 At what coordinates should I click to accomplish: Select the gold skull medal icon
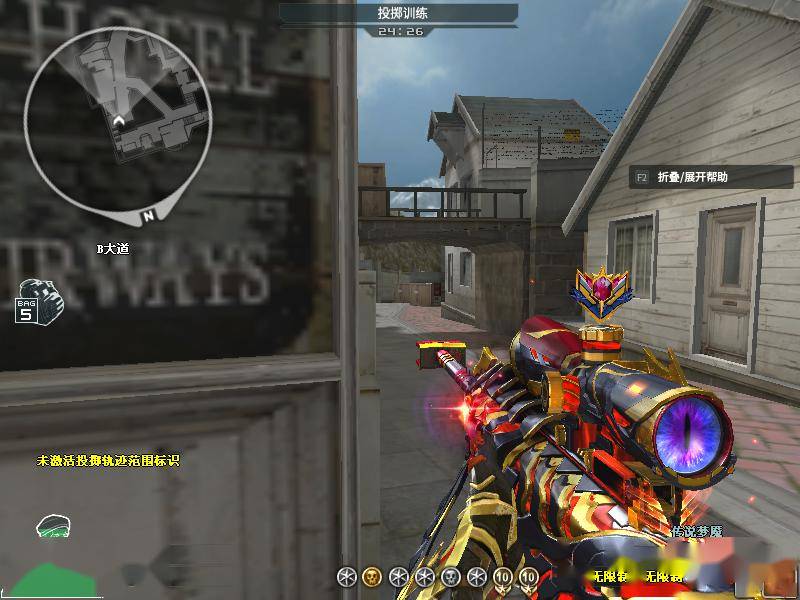click(x=372, y=576)
